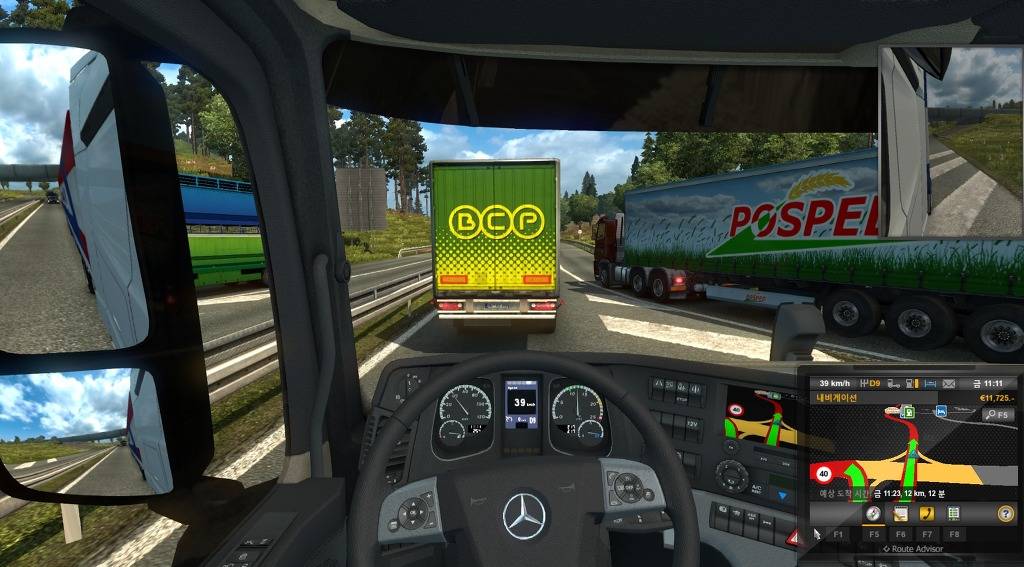Open the yellow question mark help
The width and height of the screenshot is (1024, 567).
point(1004,513)
